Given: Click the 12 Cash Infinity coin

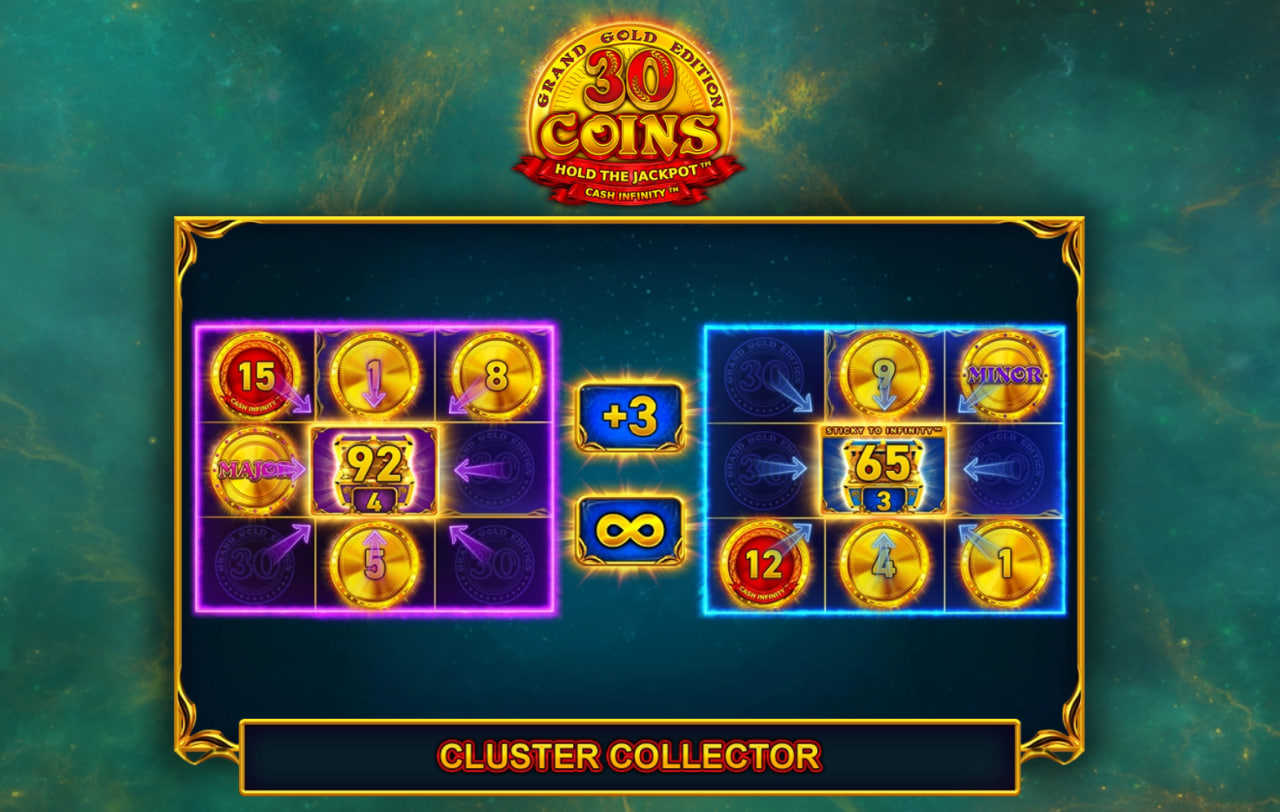Looking at the screenshot, I should click(766, 561).
